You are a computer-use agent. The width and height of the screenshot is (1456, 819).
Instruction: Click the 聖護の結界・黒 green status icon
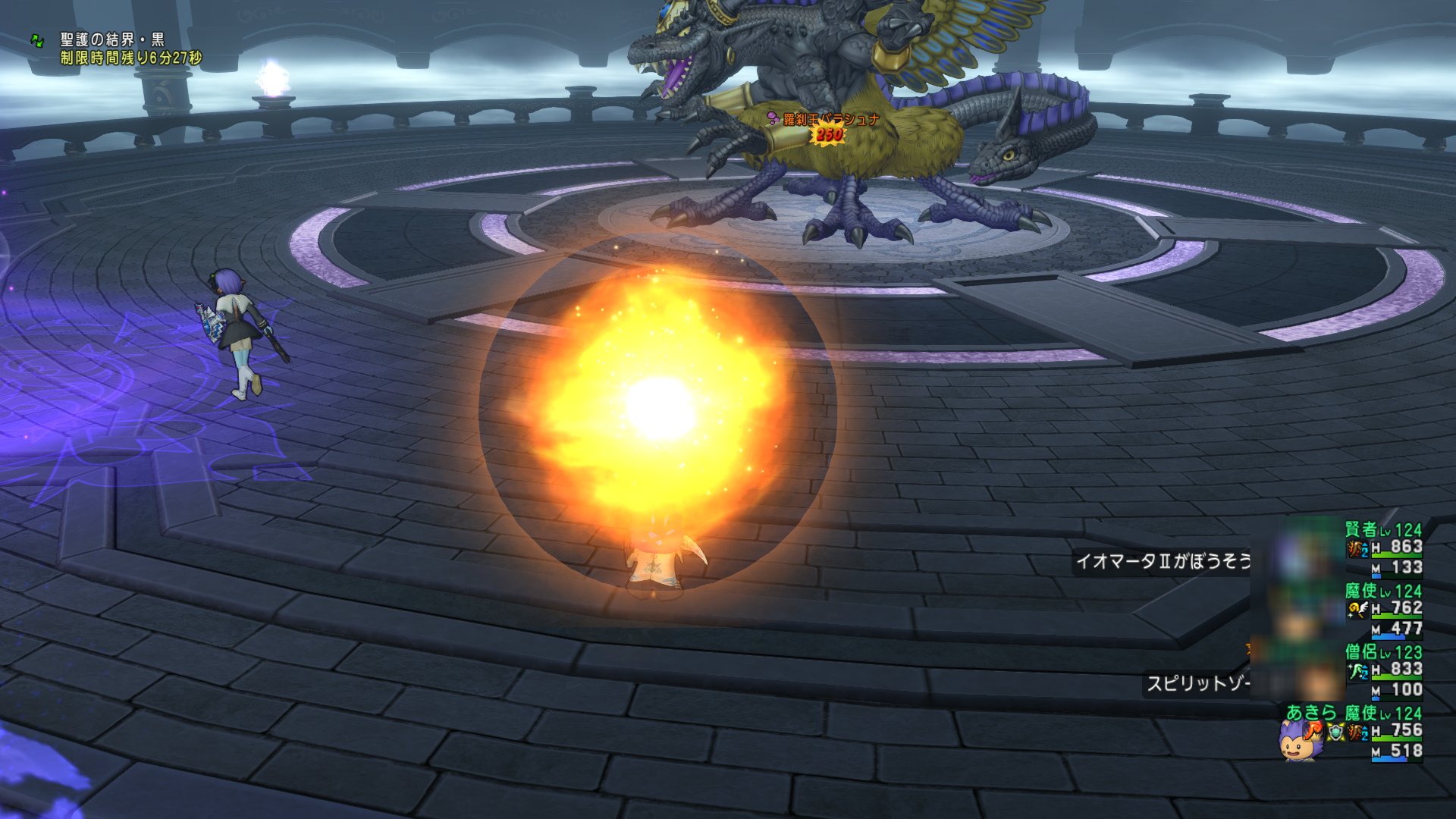pyautogui.click(x=37, y=40)
